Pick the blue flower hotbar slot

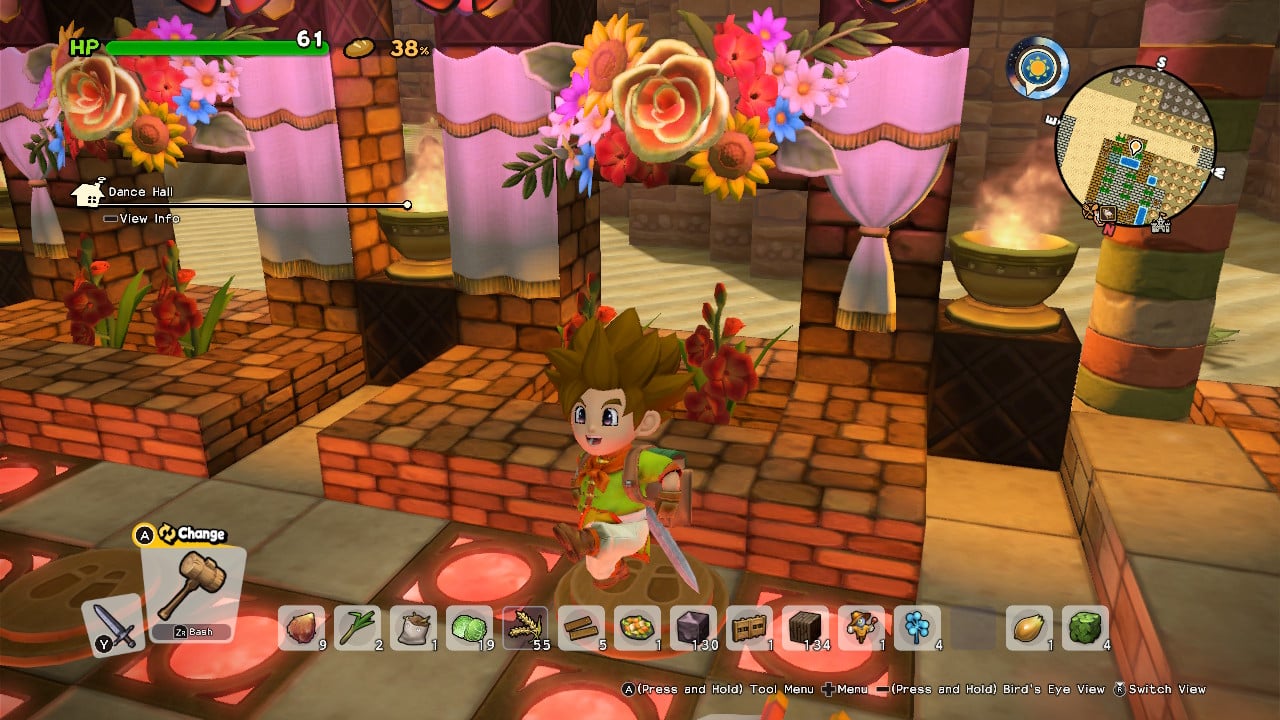pyautogui.click(x=918, y=628)
